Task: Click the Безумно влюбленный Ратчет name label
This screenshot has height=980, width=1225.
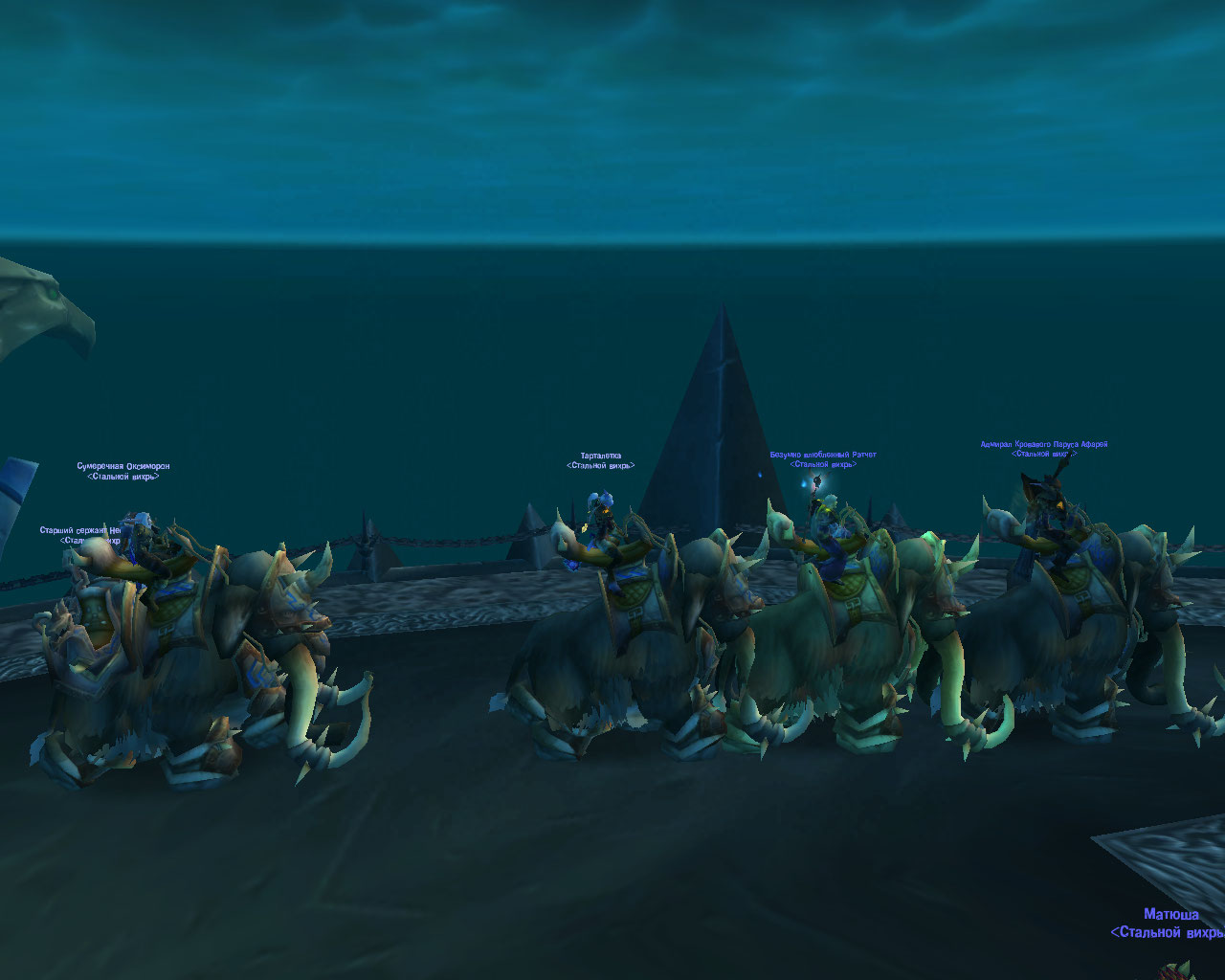Action: [x=823, y=455]
